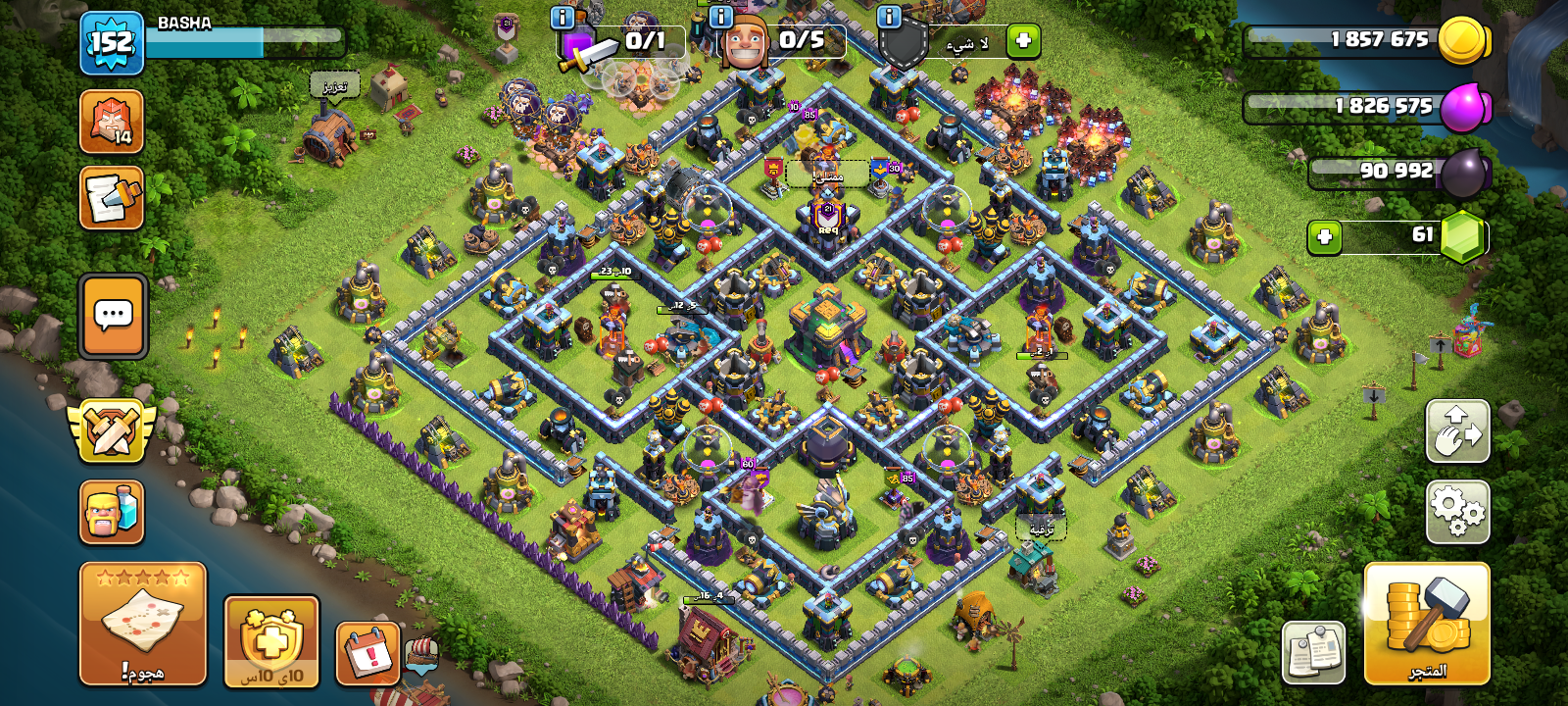This screenshot has height=706, width=1568.
Task: Open the Shop with the hammer icon
Action: pyautogui.click(x=1427, y=624)
